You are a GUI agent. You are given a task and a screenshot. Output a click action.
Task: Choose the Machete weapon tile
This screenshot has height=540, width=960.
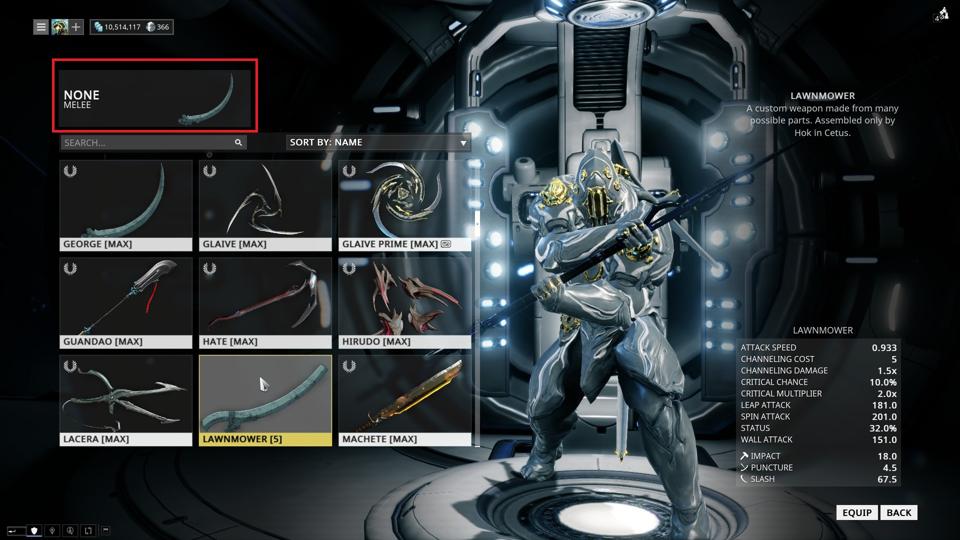404,400
